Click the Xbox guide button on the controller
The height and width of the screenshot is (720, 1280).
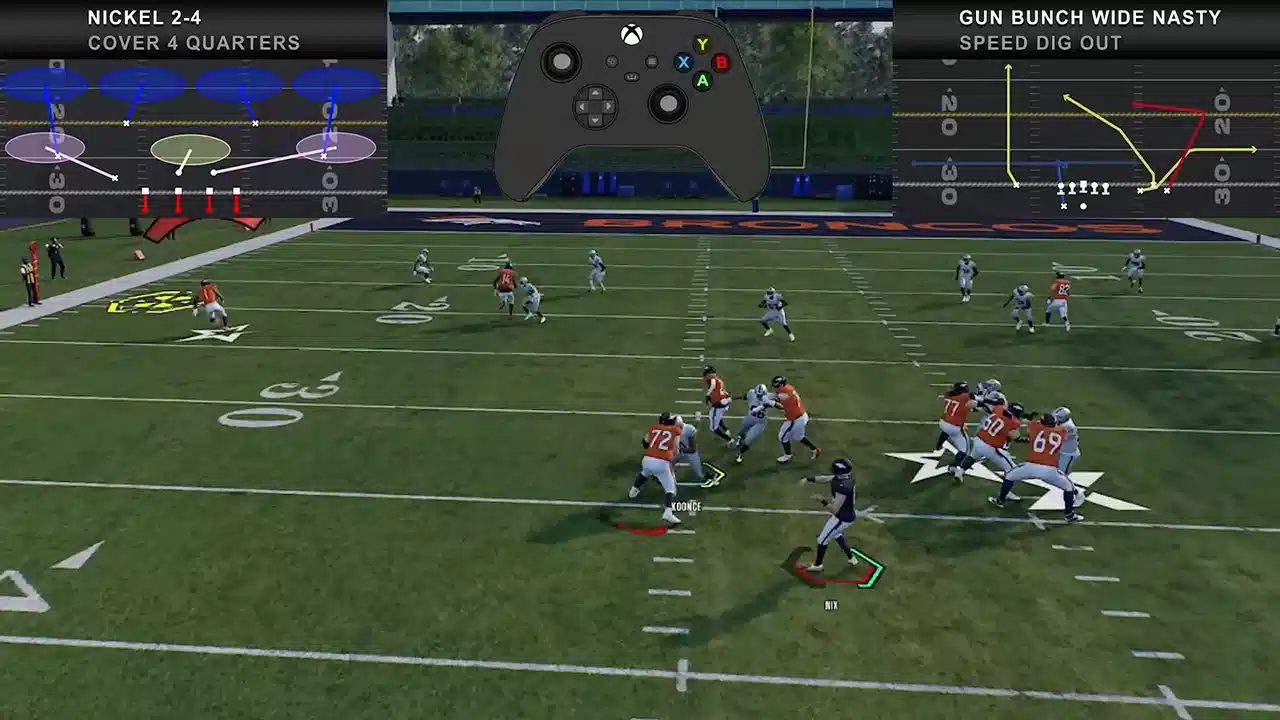(632, 32)
